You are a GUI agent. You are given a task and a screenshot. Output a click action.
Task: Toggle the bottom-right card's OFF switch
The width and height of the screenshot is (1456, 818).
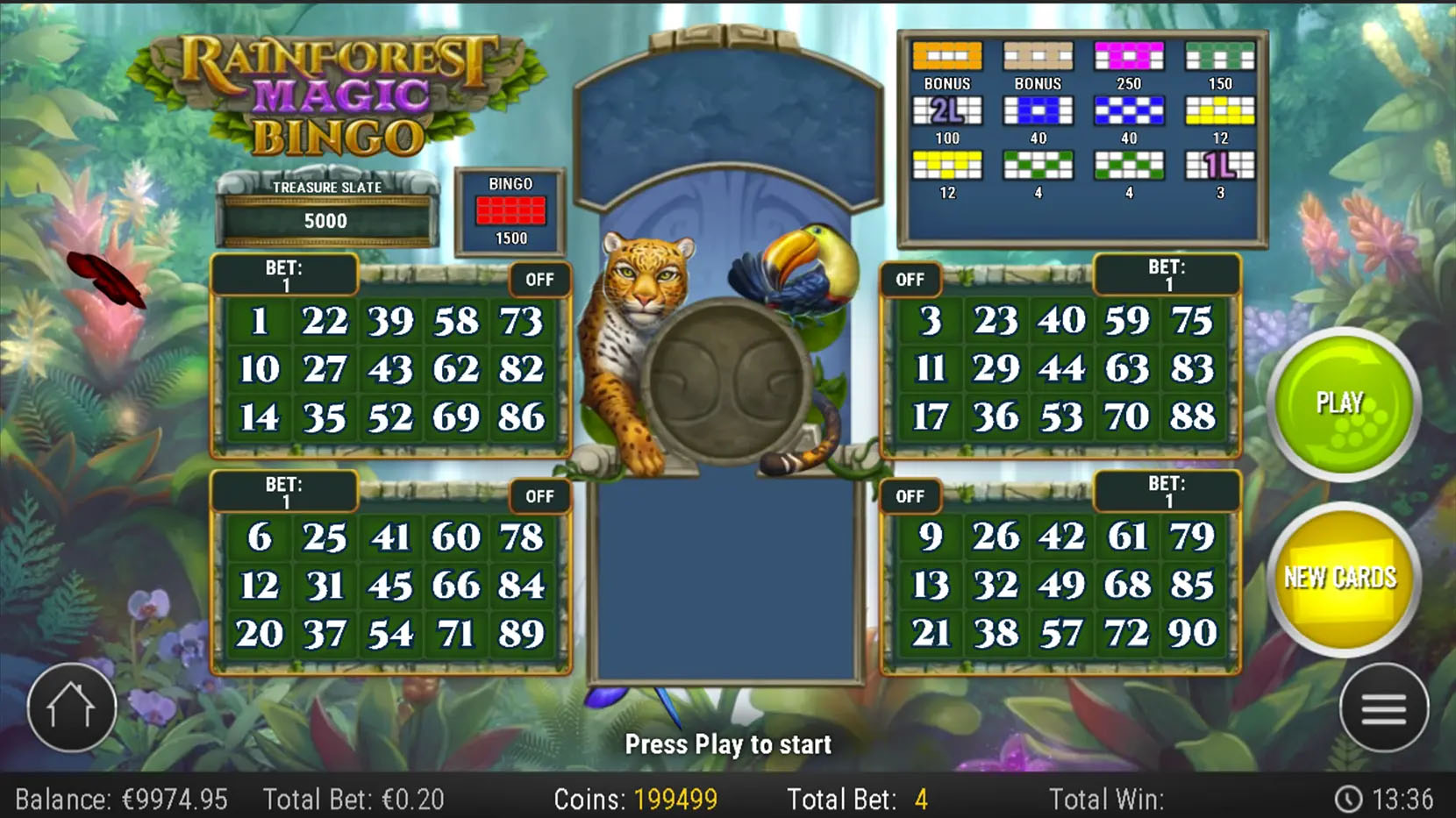point(910,496)
